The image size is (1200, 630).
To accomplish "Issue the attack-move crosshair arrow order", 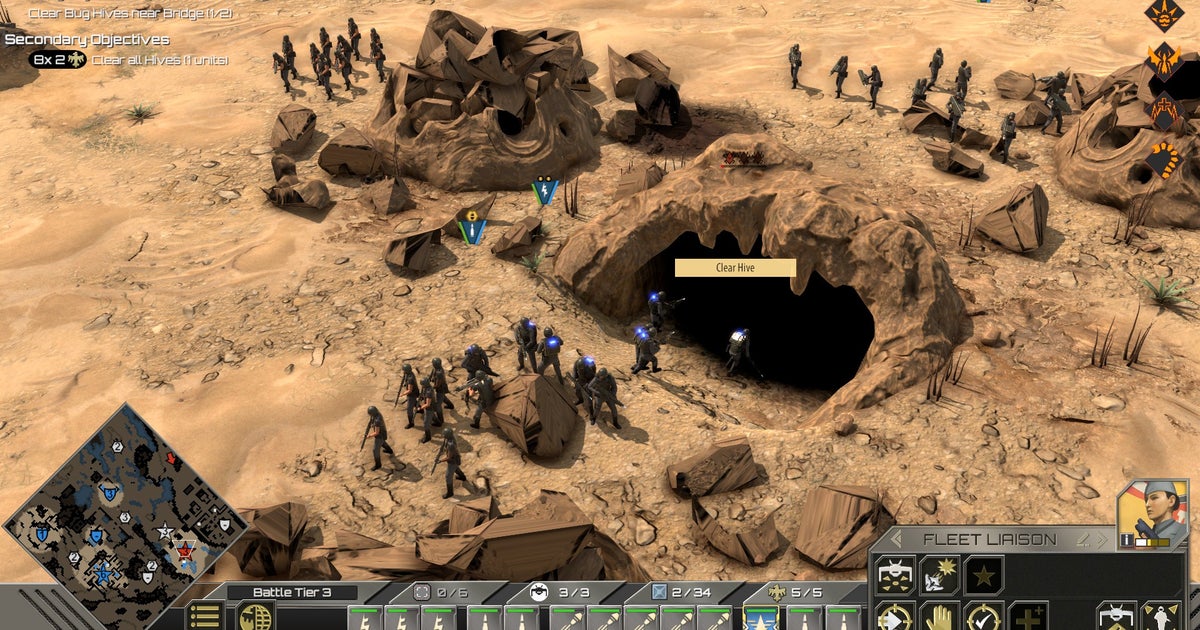I will click(x=895, y=618).
